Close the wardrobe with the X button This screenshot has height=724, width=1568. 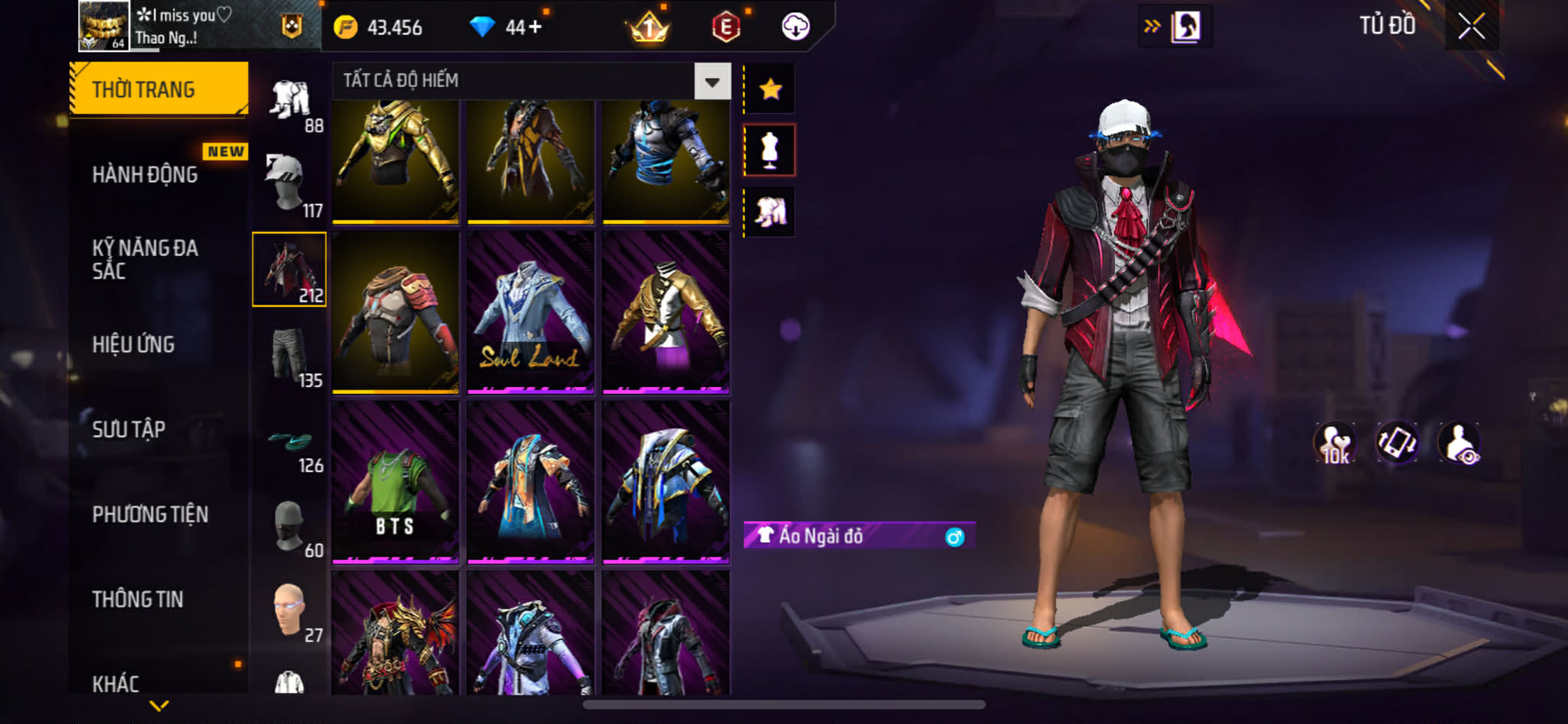pos(1471,27)
